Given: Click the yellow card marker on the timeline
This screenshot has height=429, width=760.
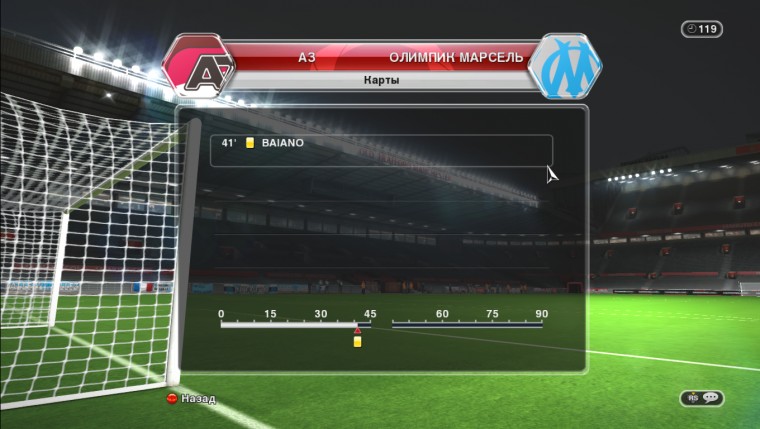Looking at the screenshot, I should coord(357,342).
